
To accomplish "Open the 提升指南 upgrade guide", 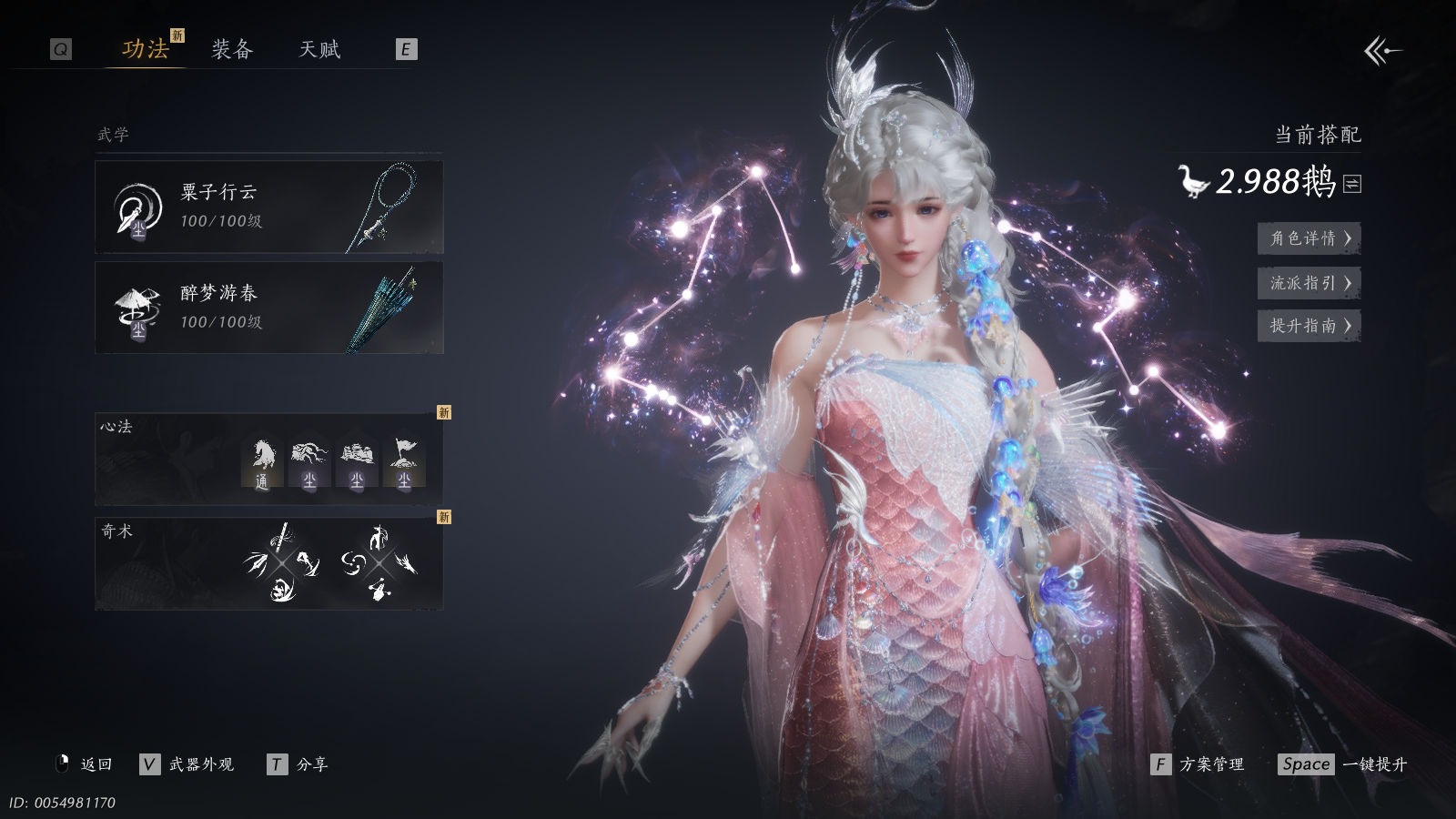I will pos(1309,326).
